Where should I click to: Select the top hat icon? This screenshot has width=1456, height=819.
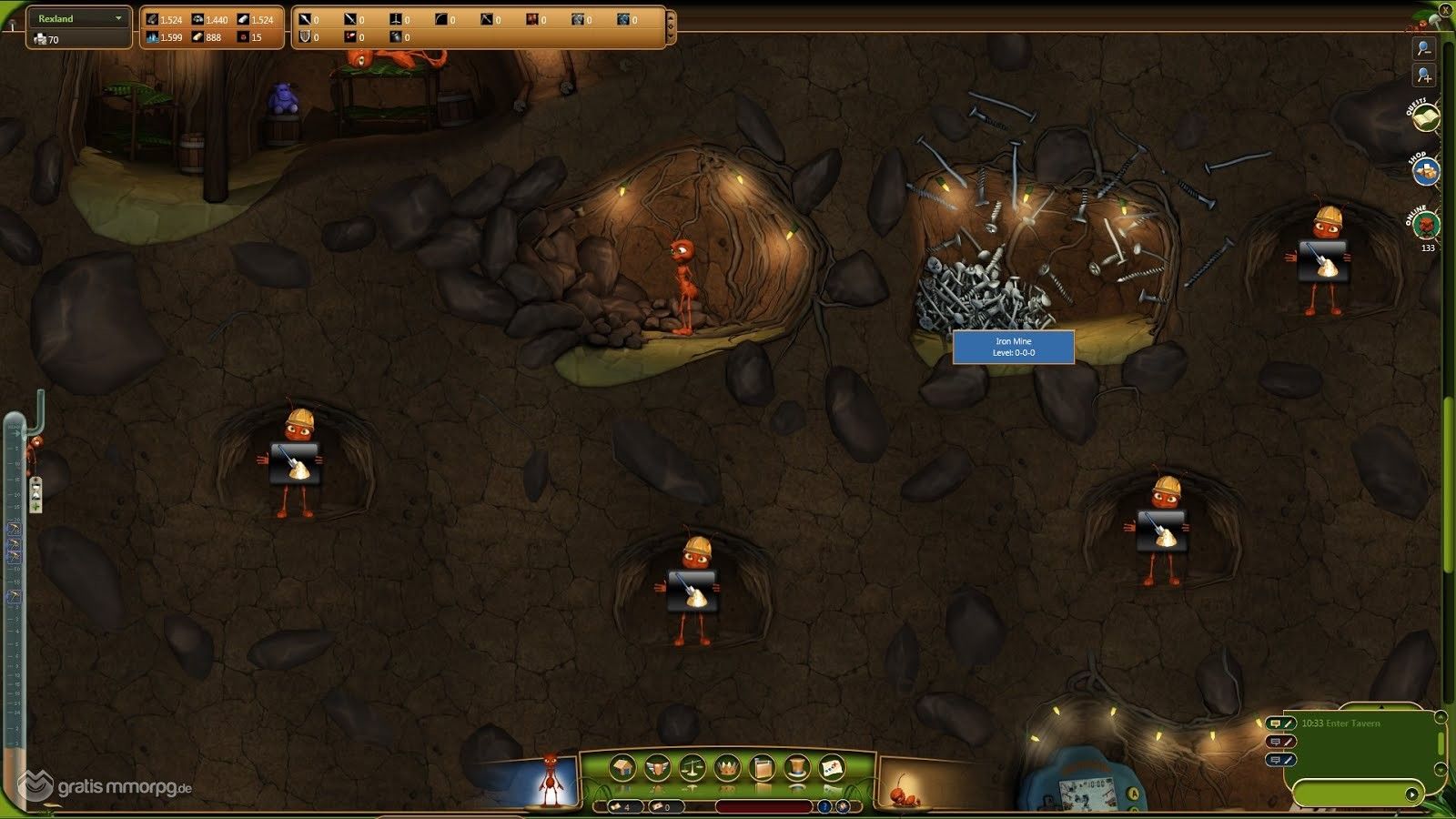tap(796, 769)
